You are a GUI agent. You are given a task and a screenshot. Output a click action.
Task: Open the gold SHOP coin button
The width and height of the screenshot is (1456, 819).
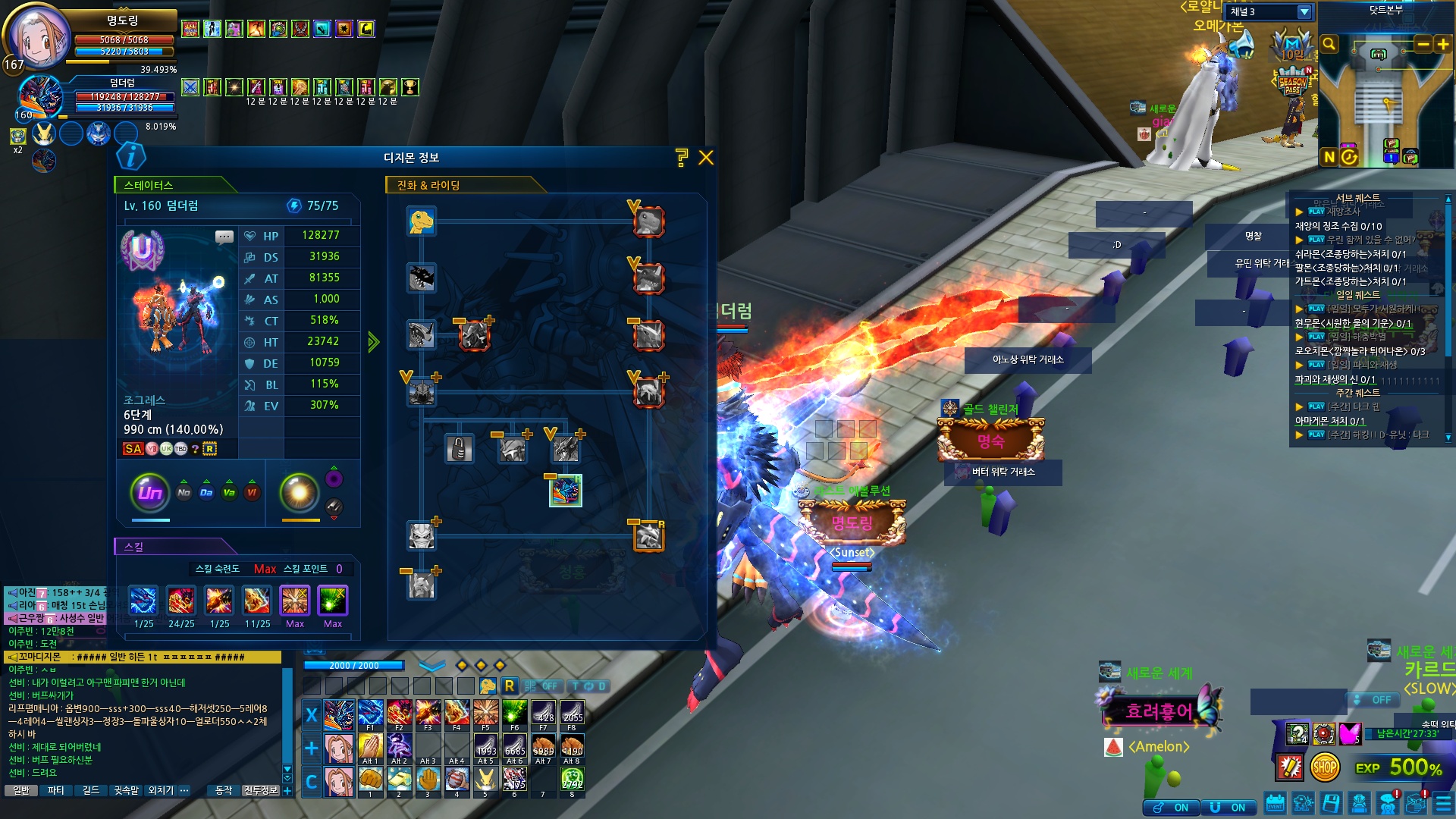(1325, 767)
